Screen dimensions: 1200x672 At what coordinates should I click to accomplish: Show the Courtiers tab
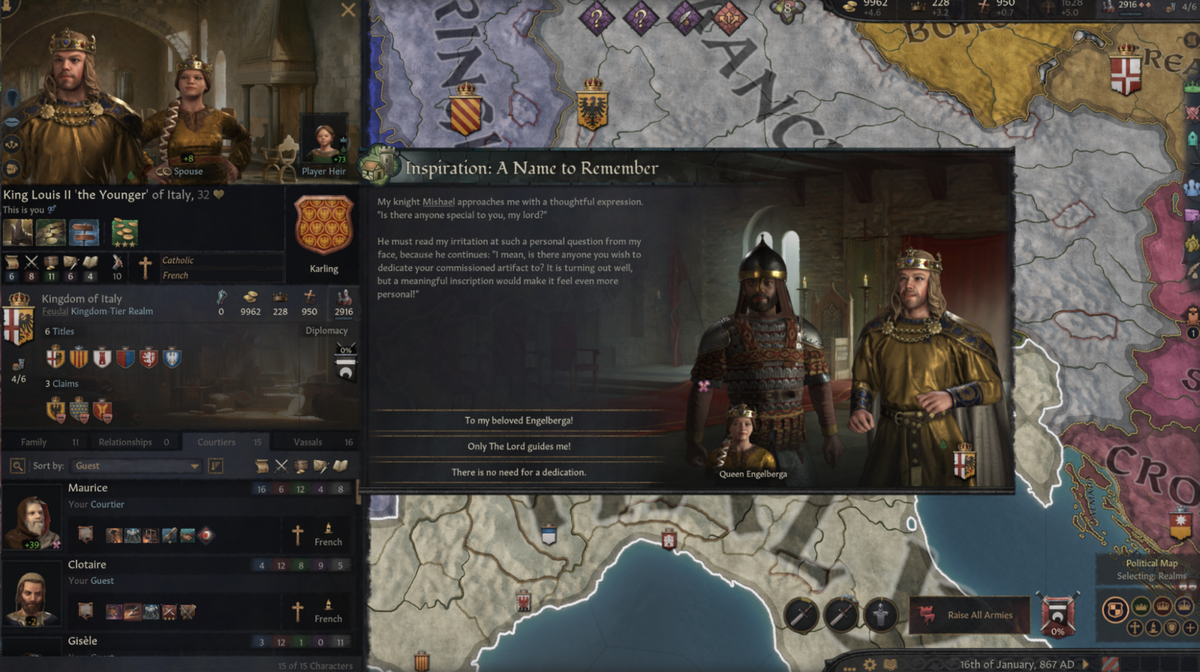tap(216, 442)
